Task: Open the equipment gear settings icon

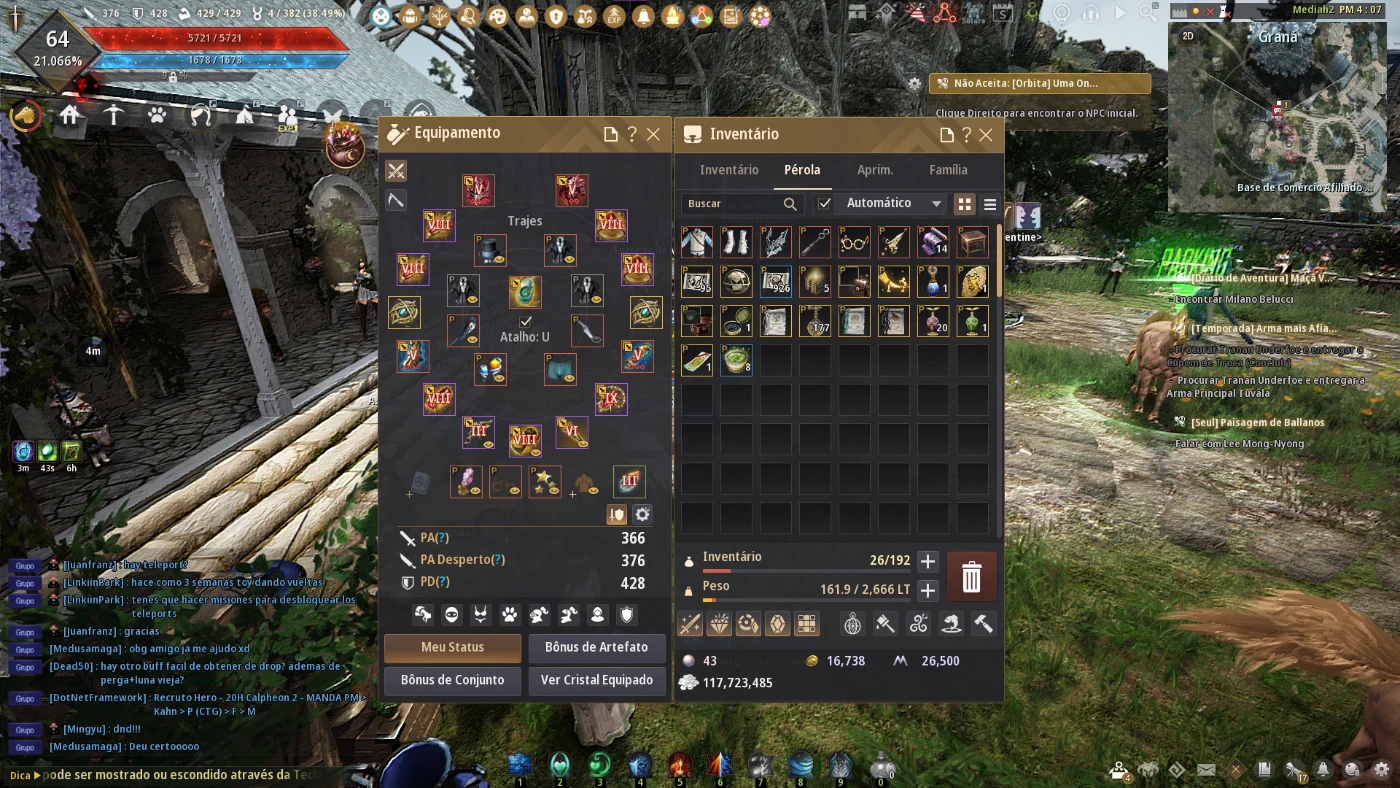Action: (642, 514)
